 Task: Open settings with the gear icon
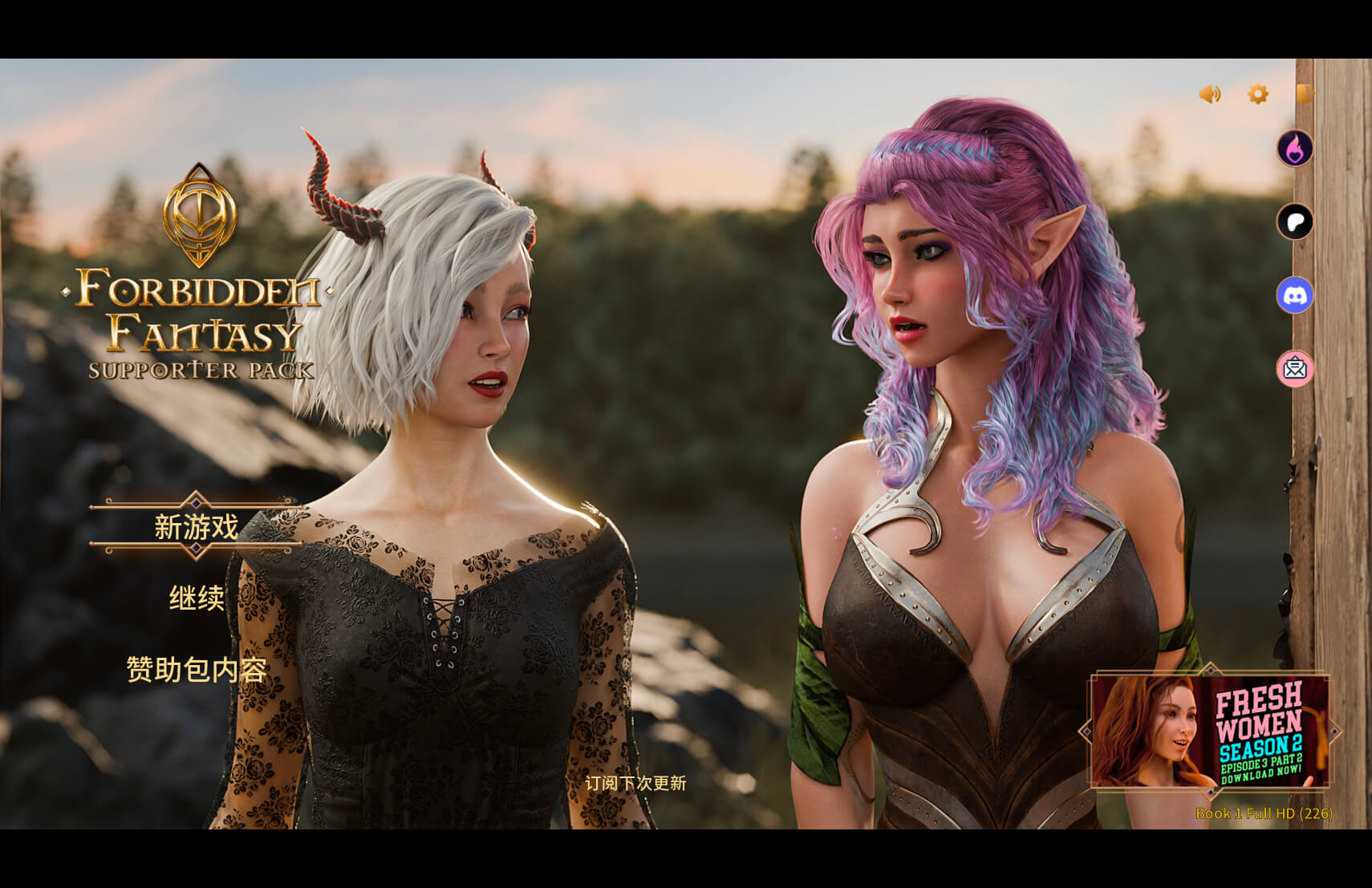[1258, 95]
